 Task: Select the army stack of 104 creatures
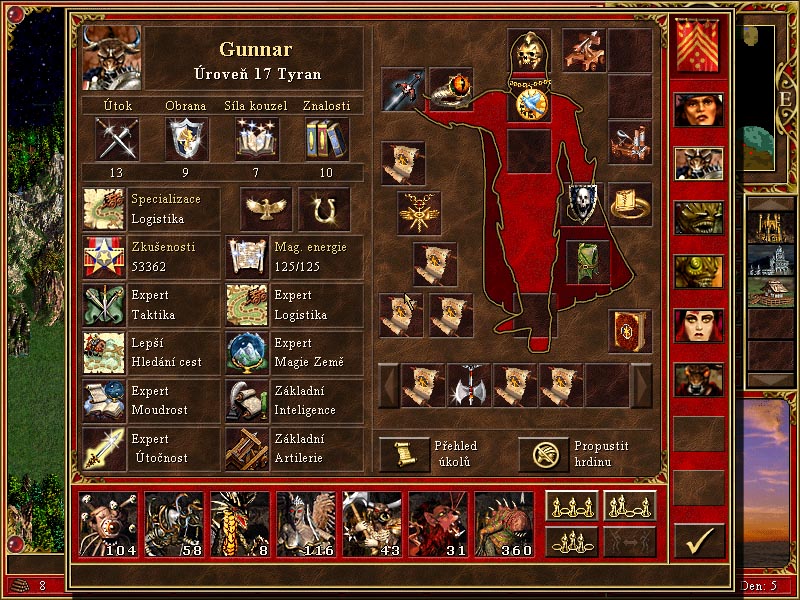click(x=108, y=524)
